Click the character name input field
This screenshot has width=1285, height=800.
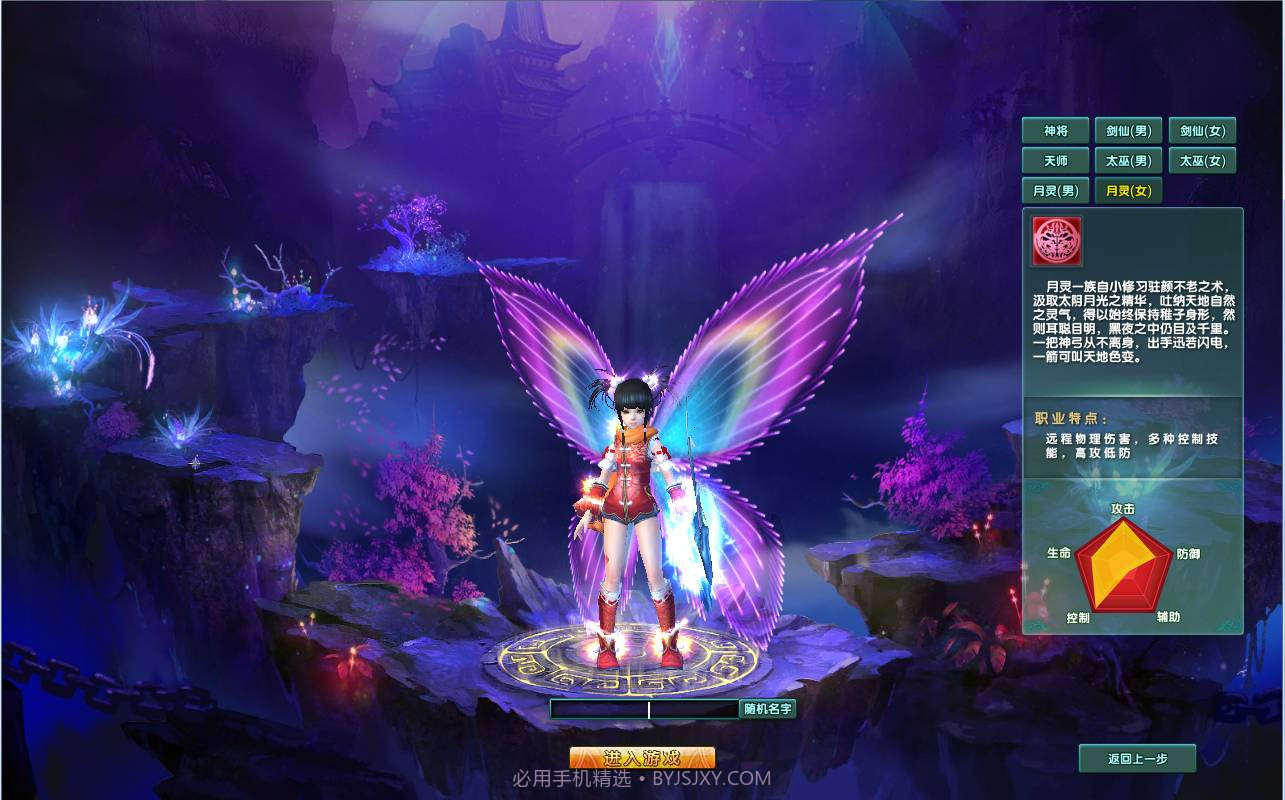click(645, 709)
